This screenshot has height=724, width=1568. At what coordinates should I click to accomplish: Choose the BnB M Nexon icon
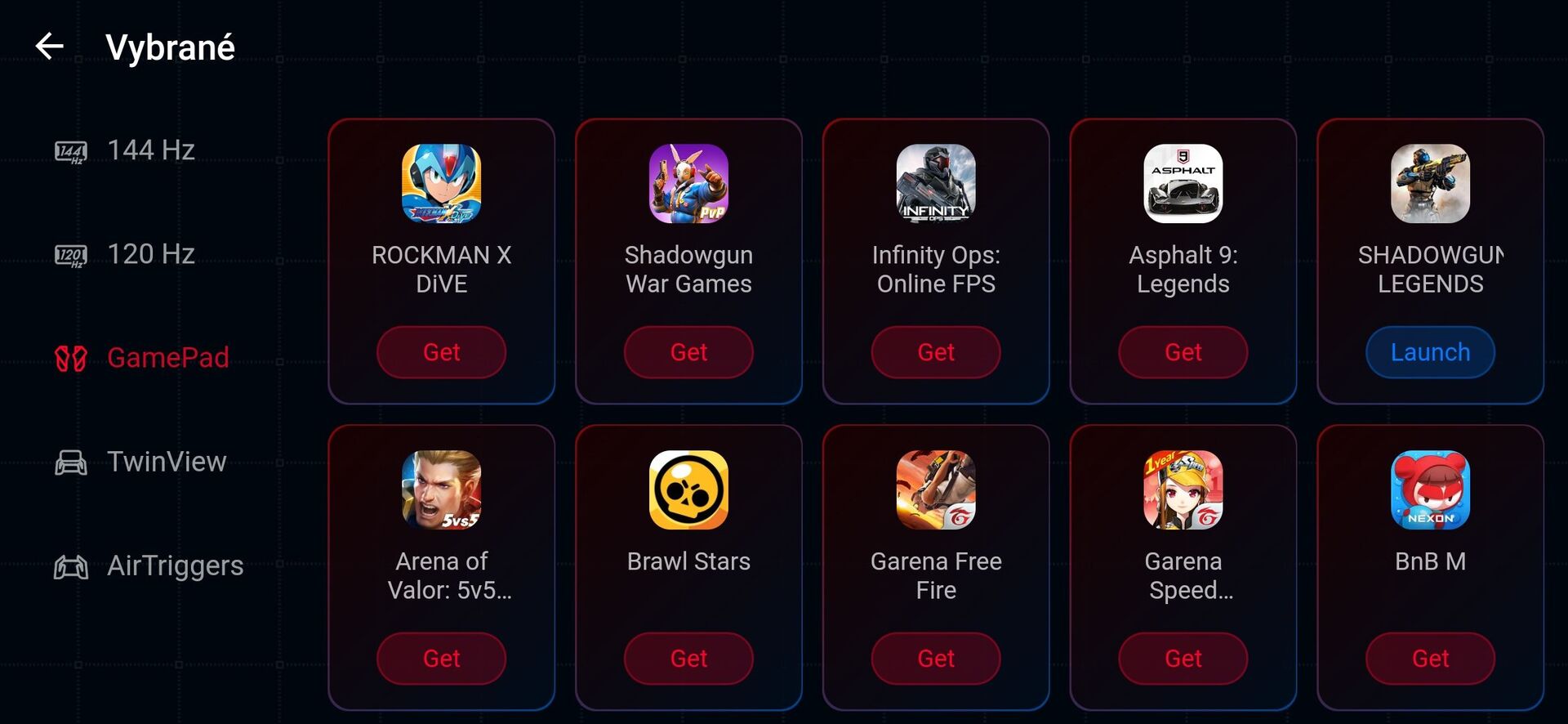click(x=1430, y=490)
